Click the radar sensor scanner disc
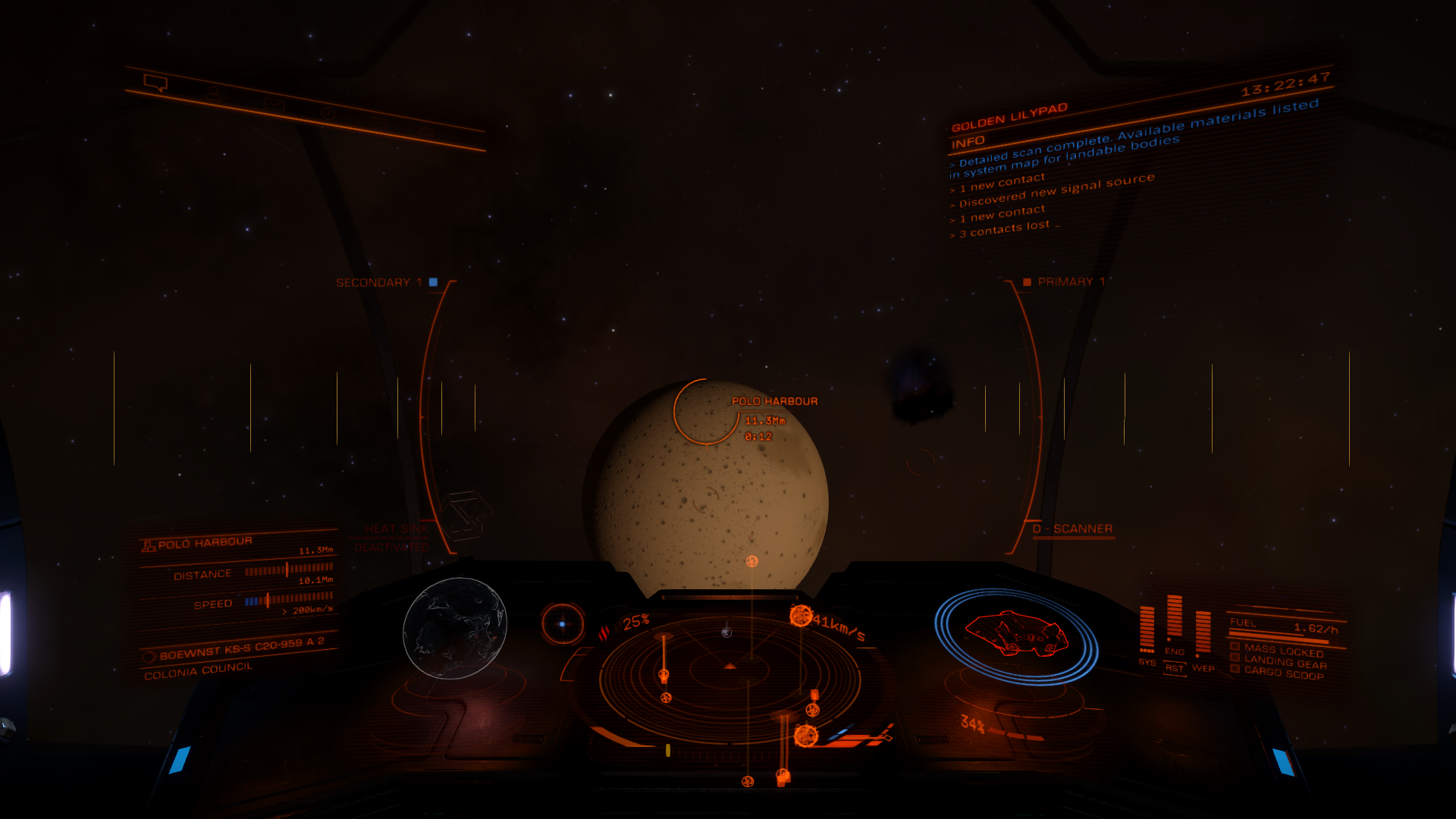The height and width of the screenshot is (819, 1456). click(730, 669)
